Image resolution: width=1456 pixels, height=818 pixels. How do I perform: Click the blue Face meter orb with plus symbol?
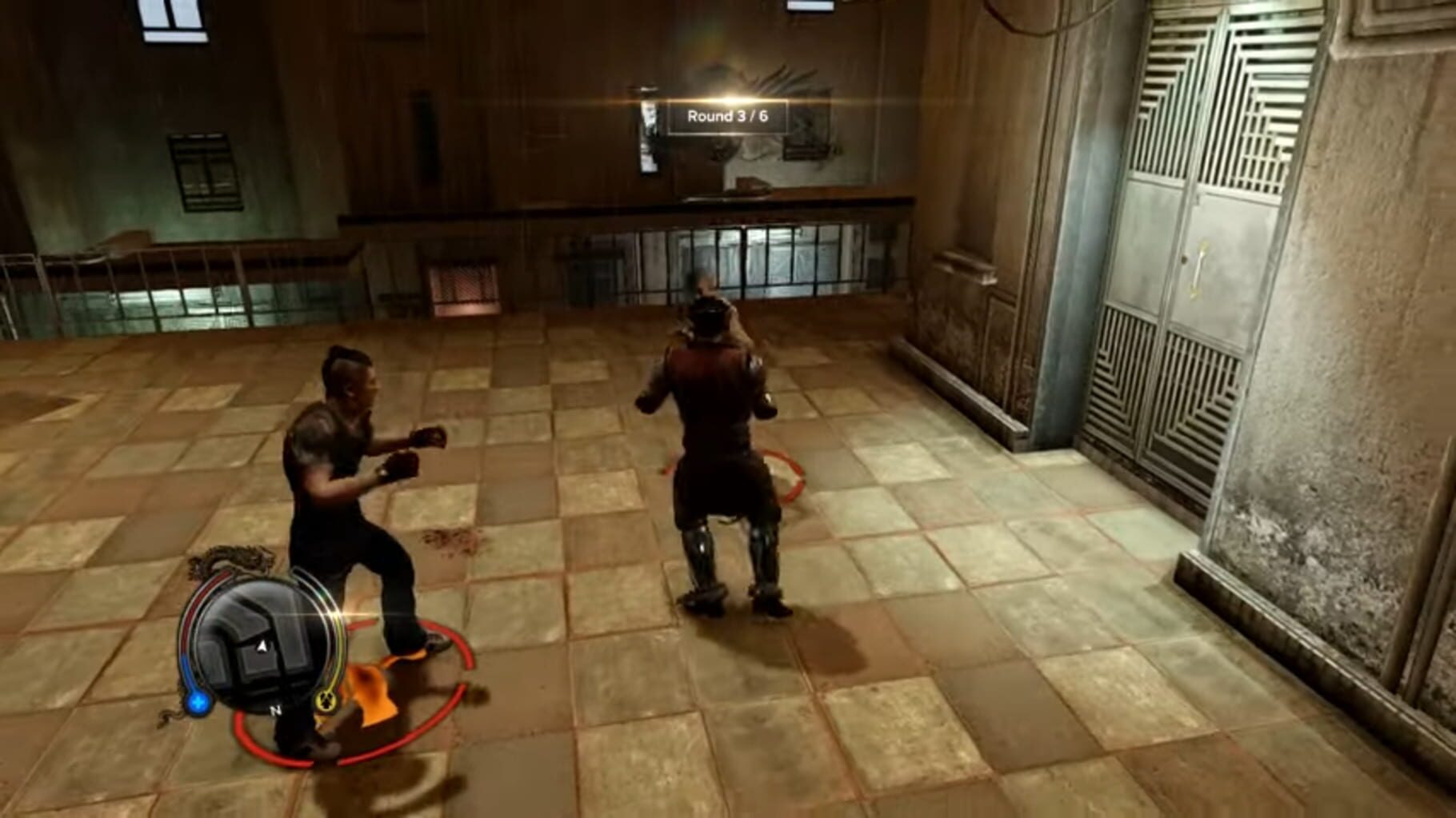(198, 701)
